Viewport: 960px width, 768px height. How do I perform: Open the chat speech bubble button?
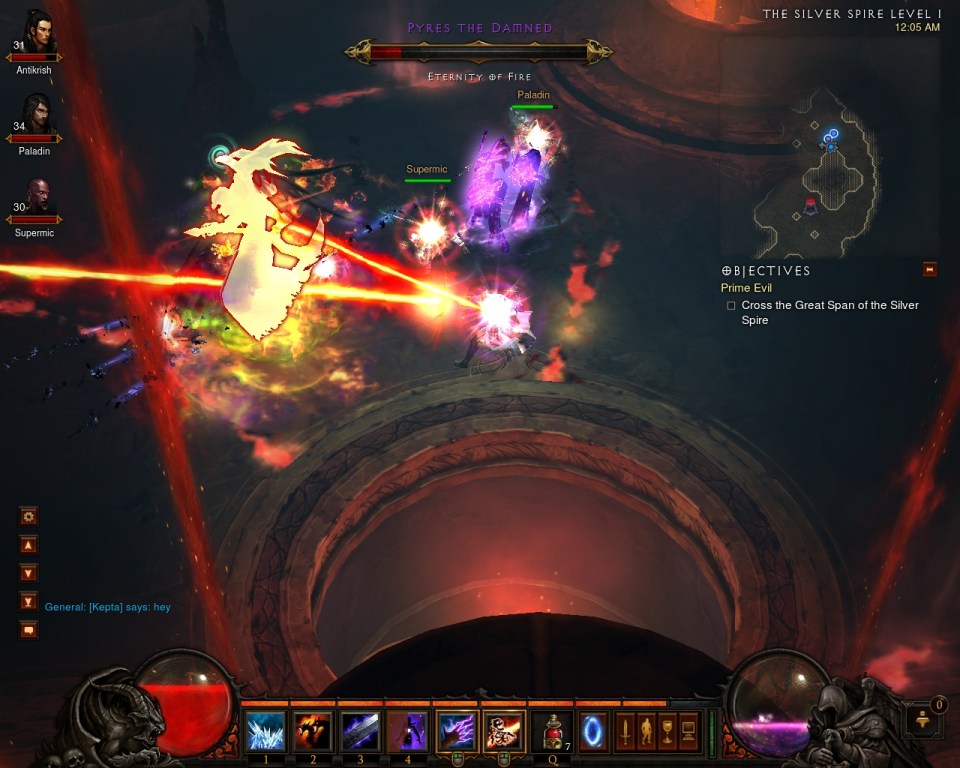[28, 630]
